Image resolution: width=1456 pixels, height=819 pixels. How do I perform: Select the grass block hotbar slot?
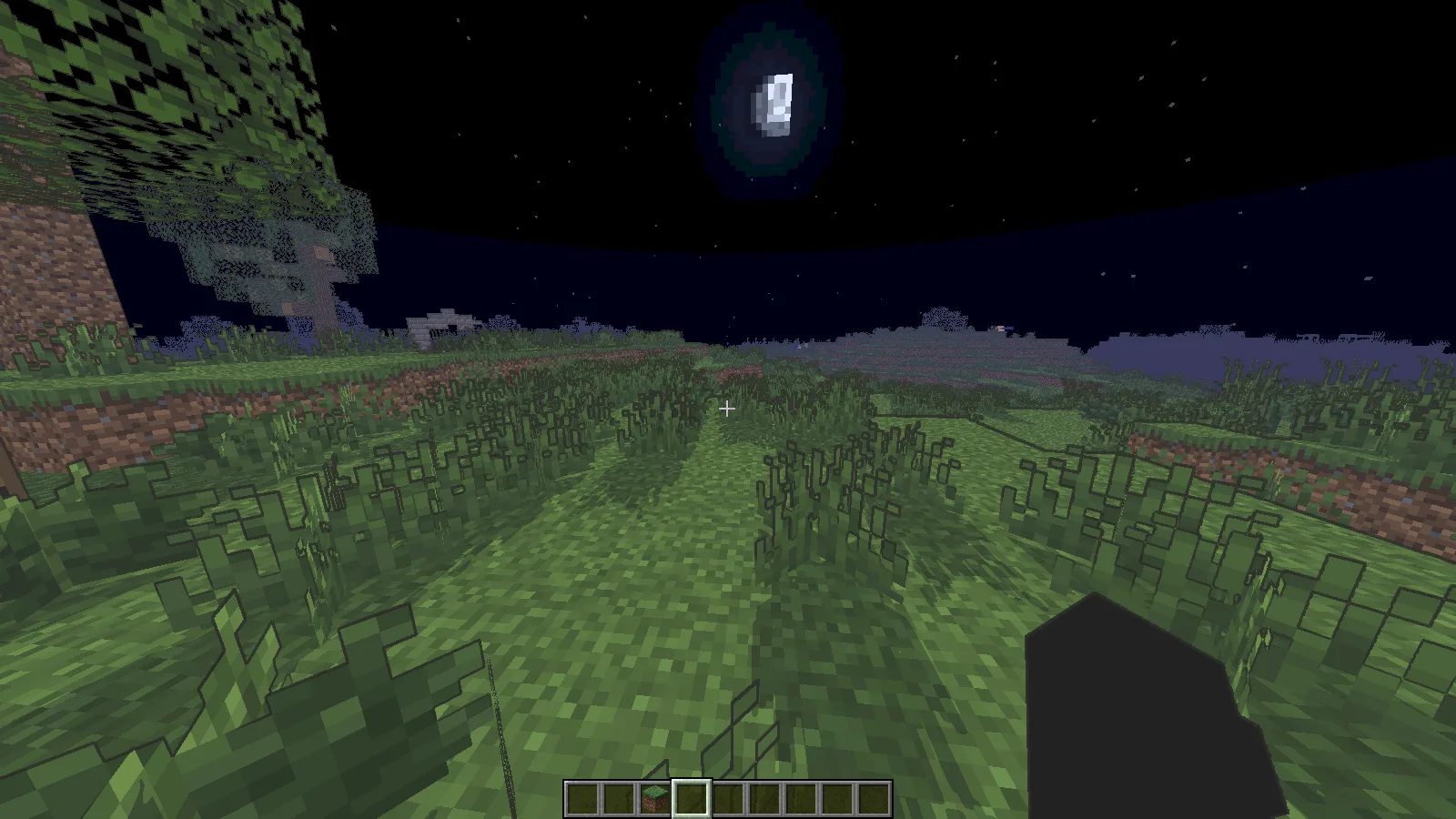coord(654,800)
